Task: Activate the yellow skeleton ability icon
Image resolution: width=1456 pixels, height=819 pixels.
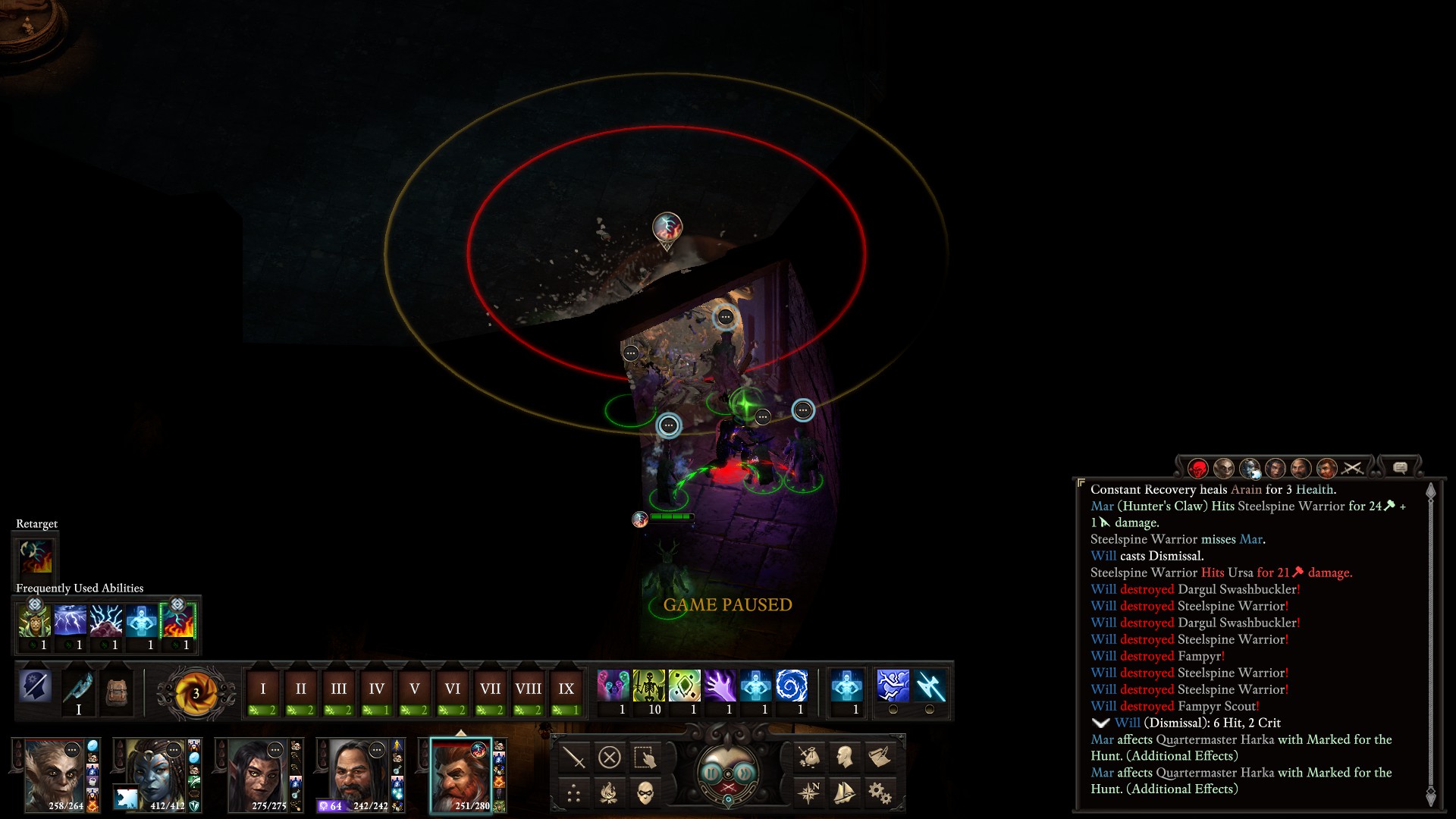Action: coord(648,686)
